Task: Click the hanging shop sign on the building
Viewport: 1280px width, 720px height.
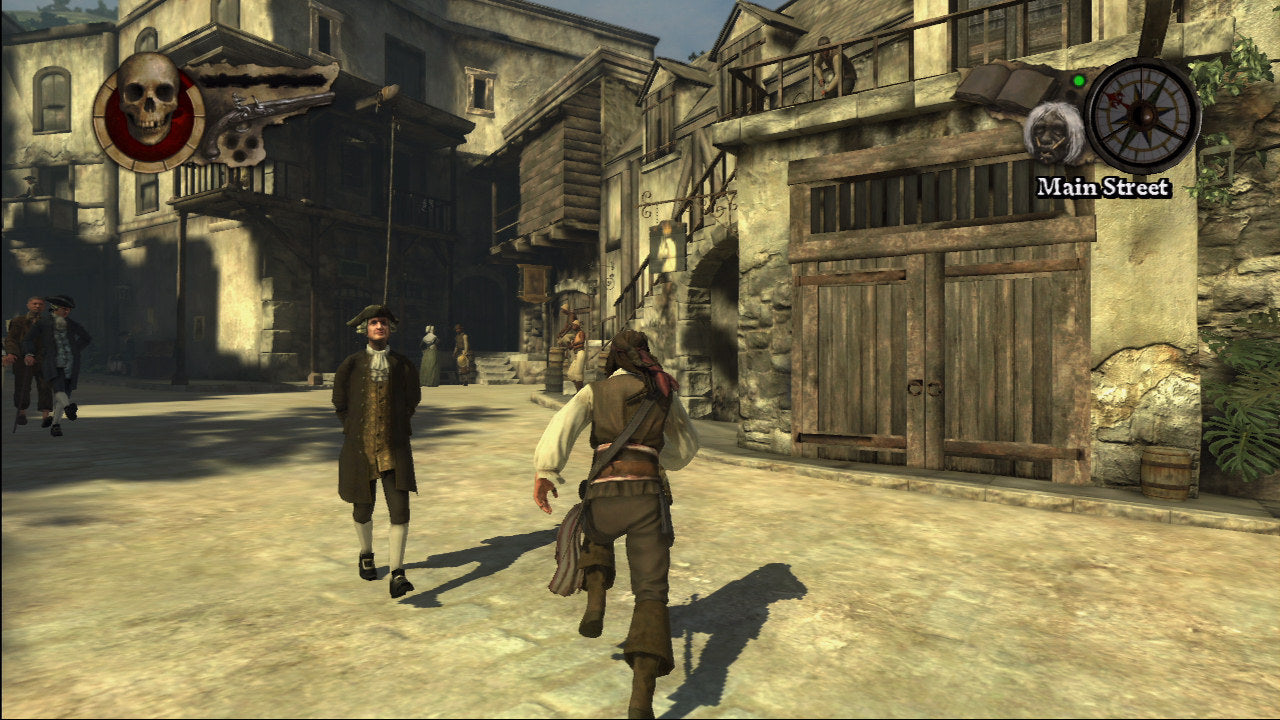Action: [535, 282]
